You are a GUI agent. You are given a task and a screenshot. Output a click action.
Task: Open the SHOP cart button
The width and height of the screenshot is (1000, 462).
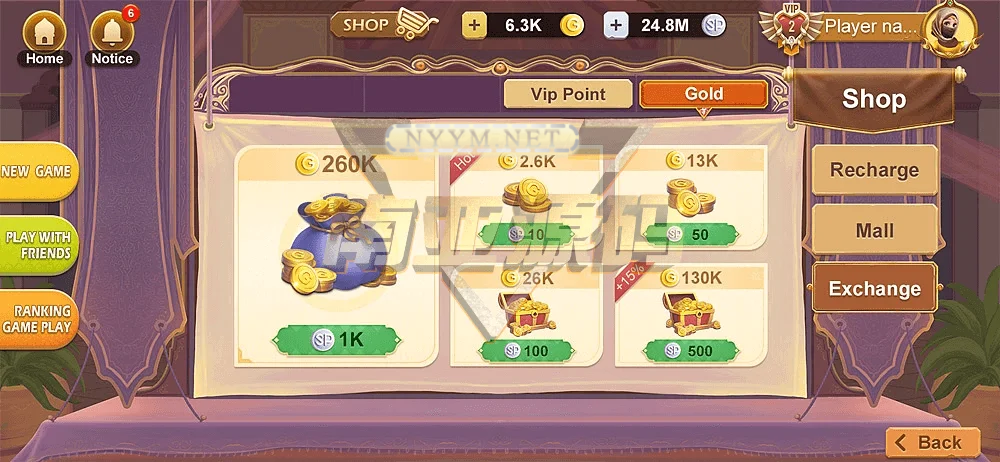coord(386,24)
